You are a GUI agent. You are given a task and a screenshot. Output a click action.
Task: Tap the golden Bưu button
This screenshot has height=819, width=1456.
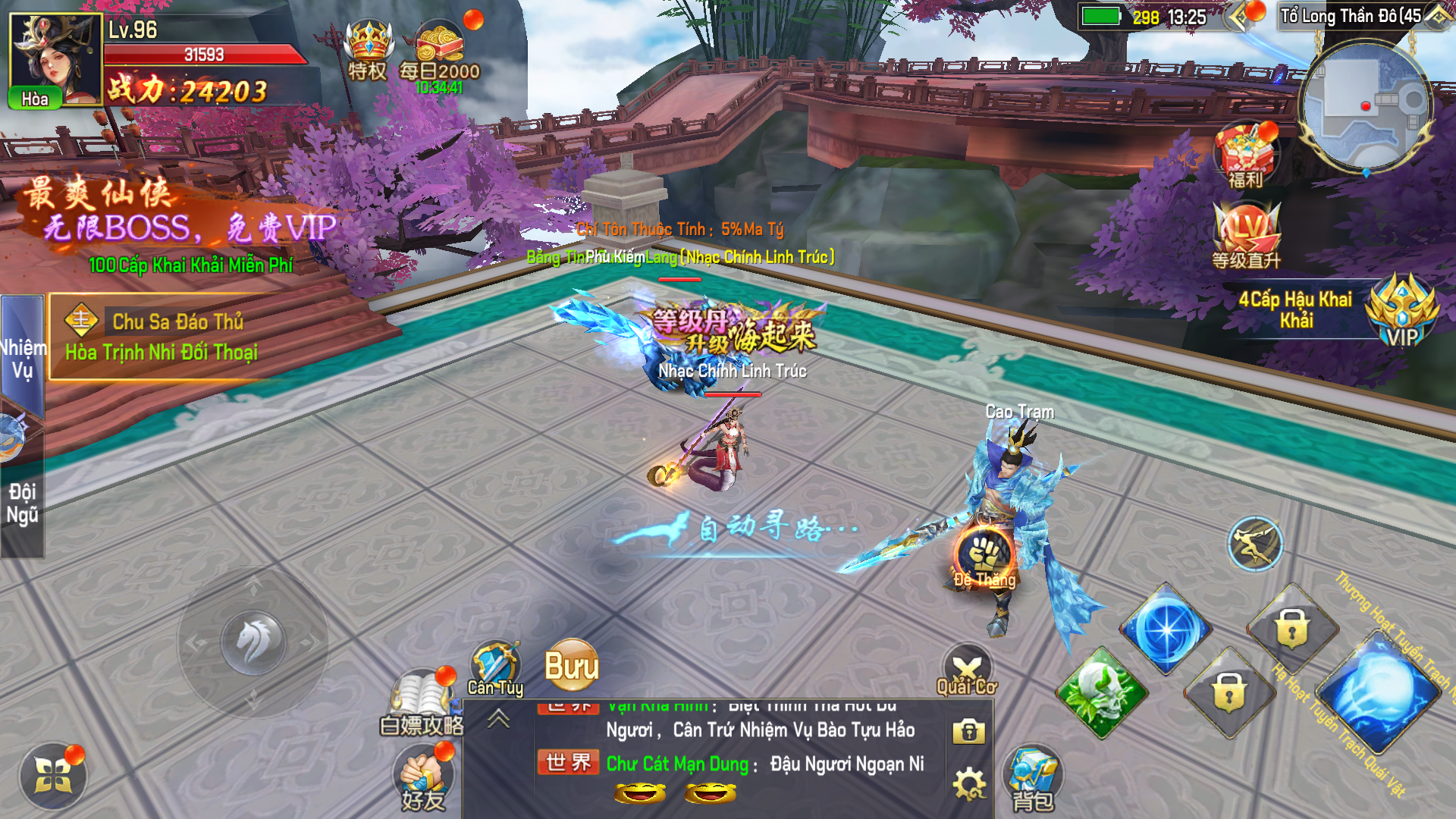(x=572, y=666)
